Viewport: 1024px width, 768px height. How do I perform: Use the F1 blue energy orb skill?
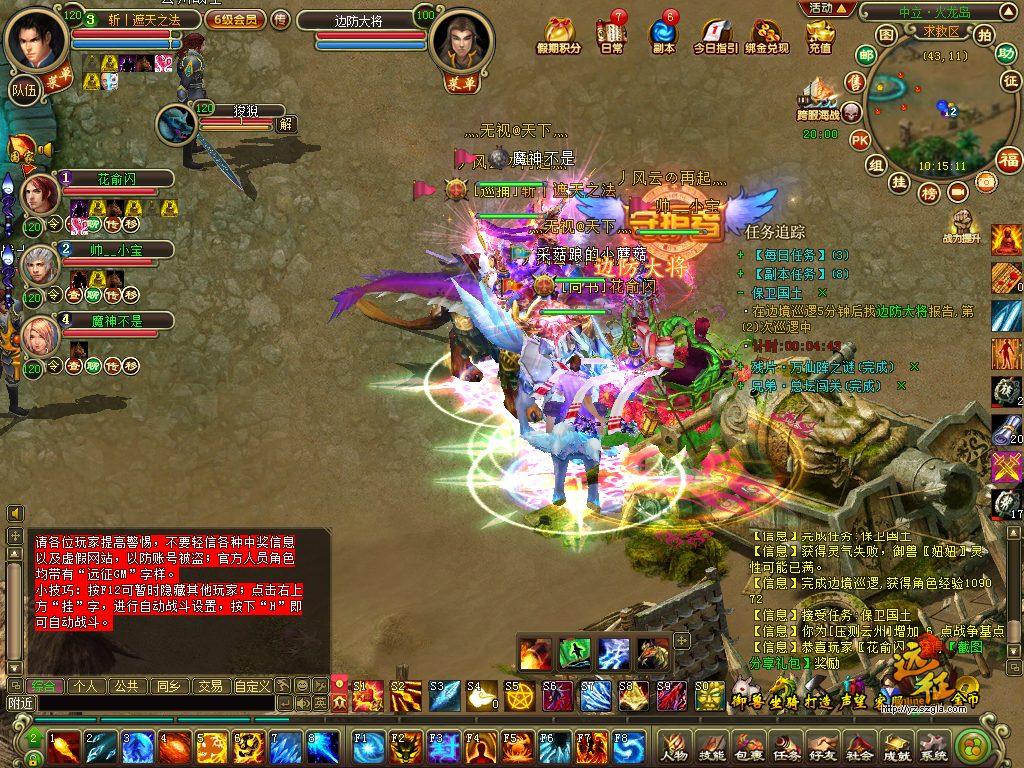369,747
